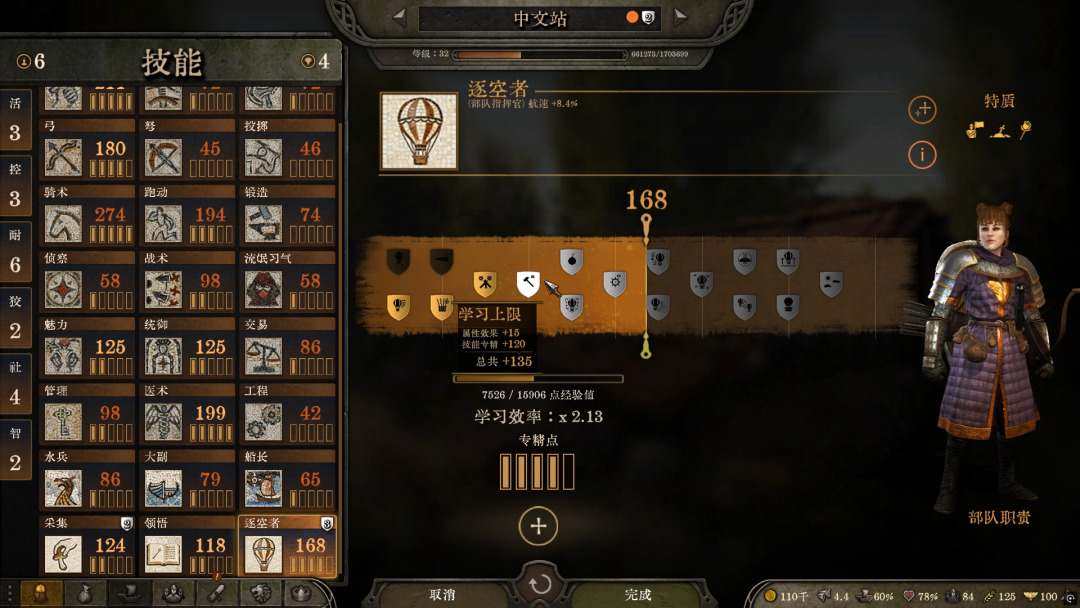Switch to the next character with the right arrow
The width and height of the screenshot is (1080, 608).
tap(680, 16)
